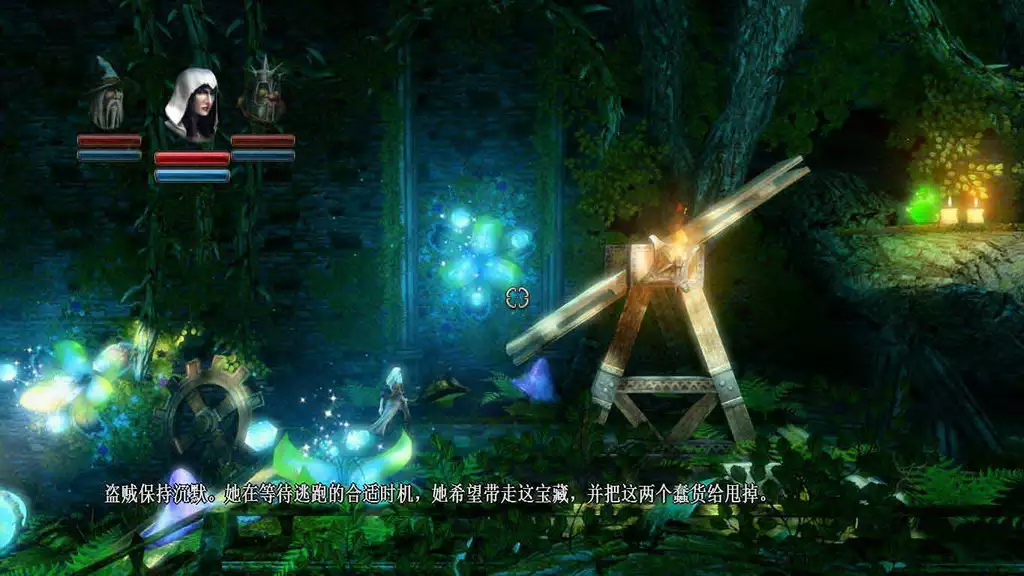
Task: Choose the hooded thief portrait
Action: click(x=191, y=106)
